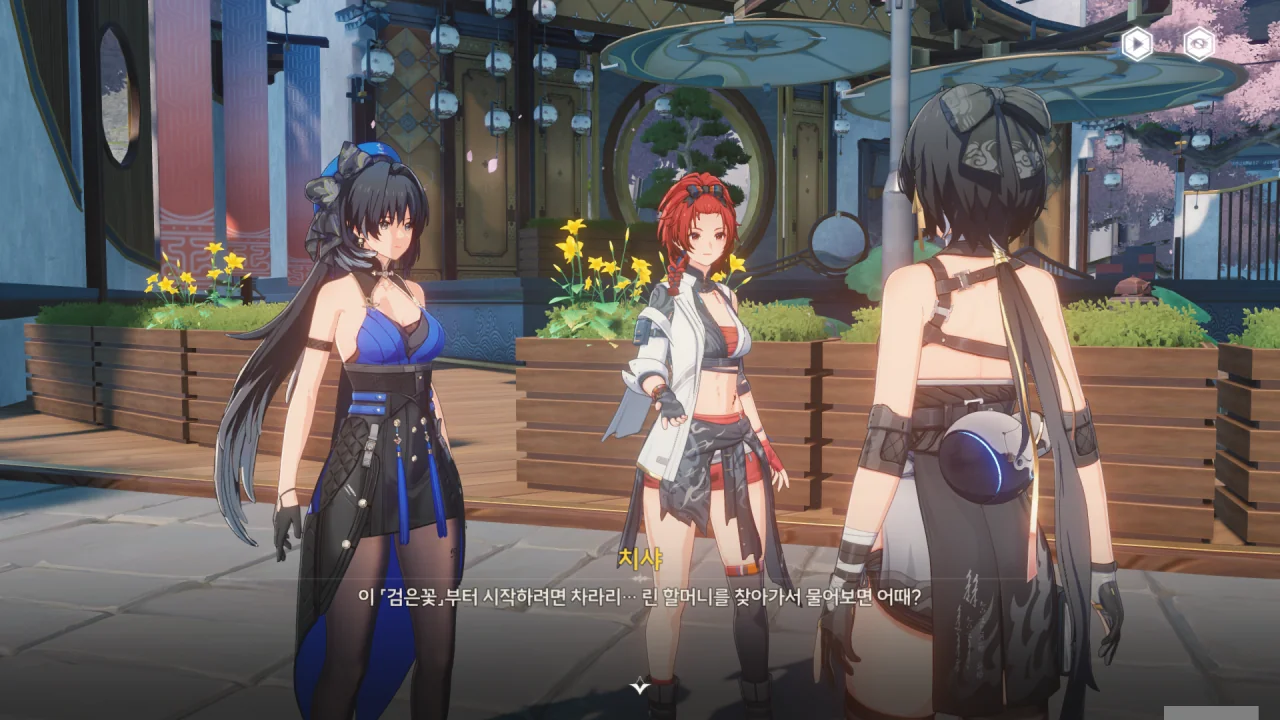The height and width of the screenshot is (720, 1280).
Task: Advance dialogue with the bottom arrow indicator
Action: coord(640,686)
